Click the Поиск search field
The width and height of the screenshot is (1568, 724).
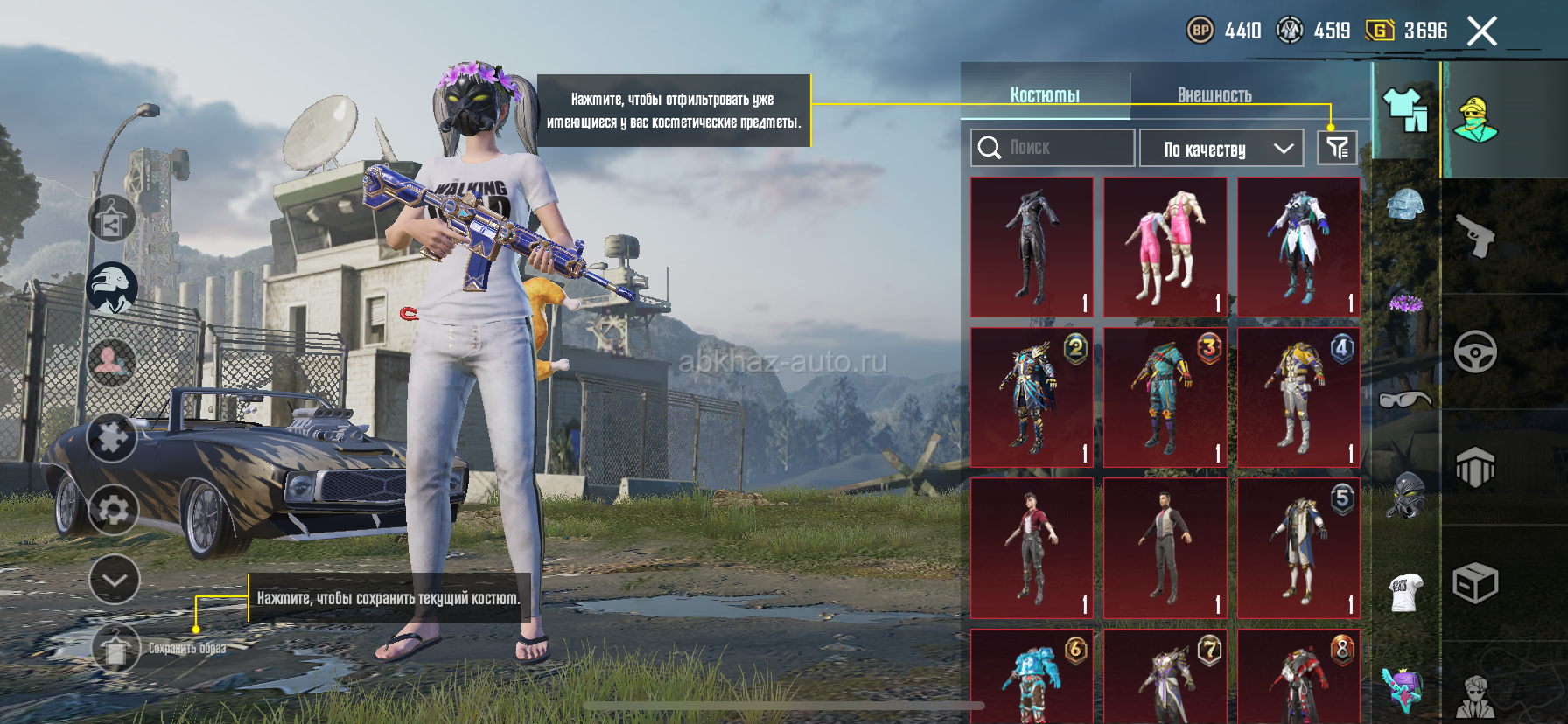pos(1053,148)
